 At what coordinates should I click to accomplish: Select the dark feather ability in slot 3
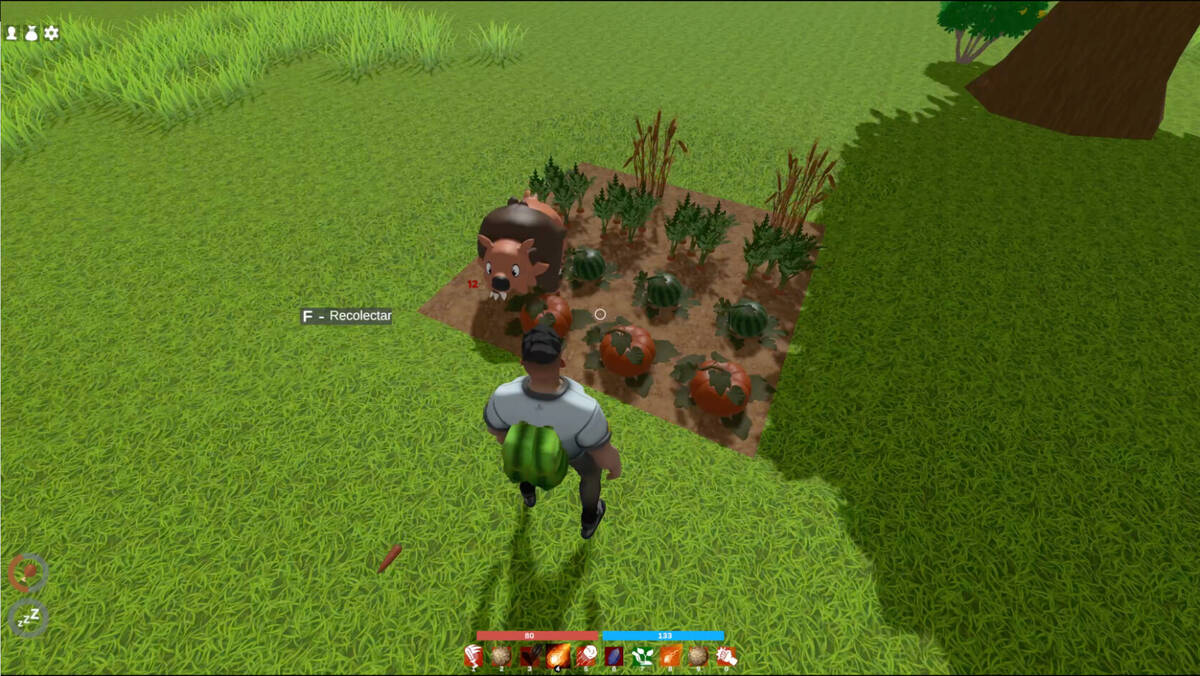(x=530, y=656)
